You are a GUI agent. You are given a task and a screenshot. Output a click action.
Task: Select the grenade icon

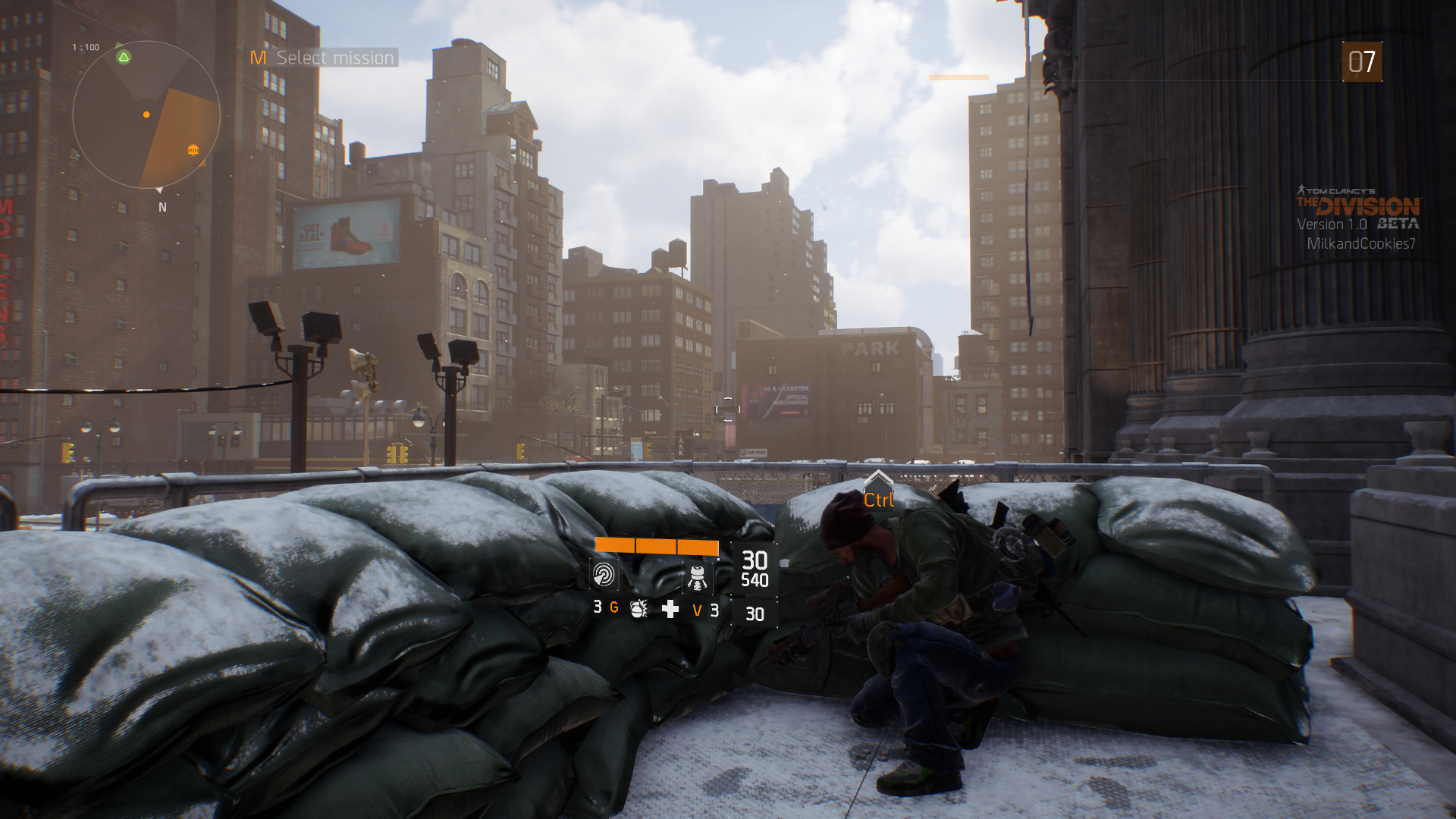click(639, 608)
